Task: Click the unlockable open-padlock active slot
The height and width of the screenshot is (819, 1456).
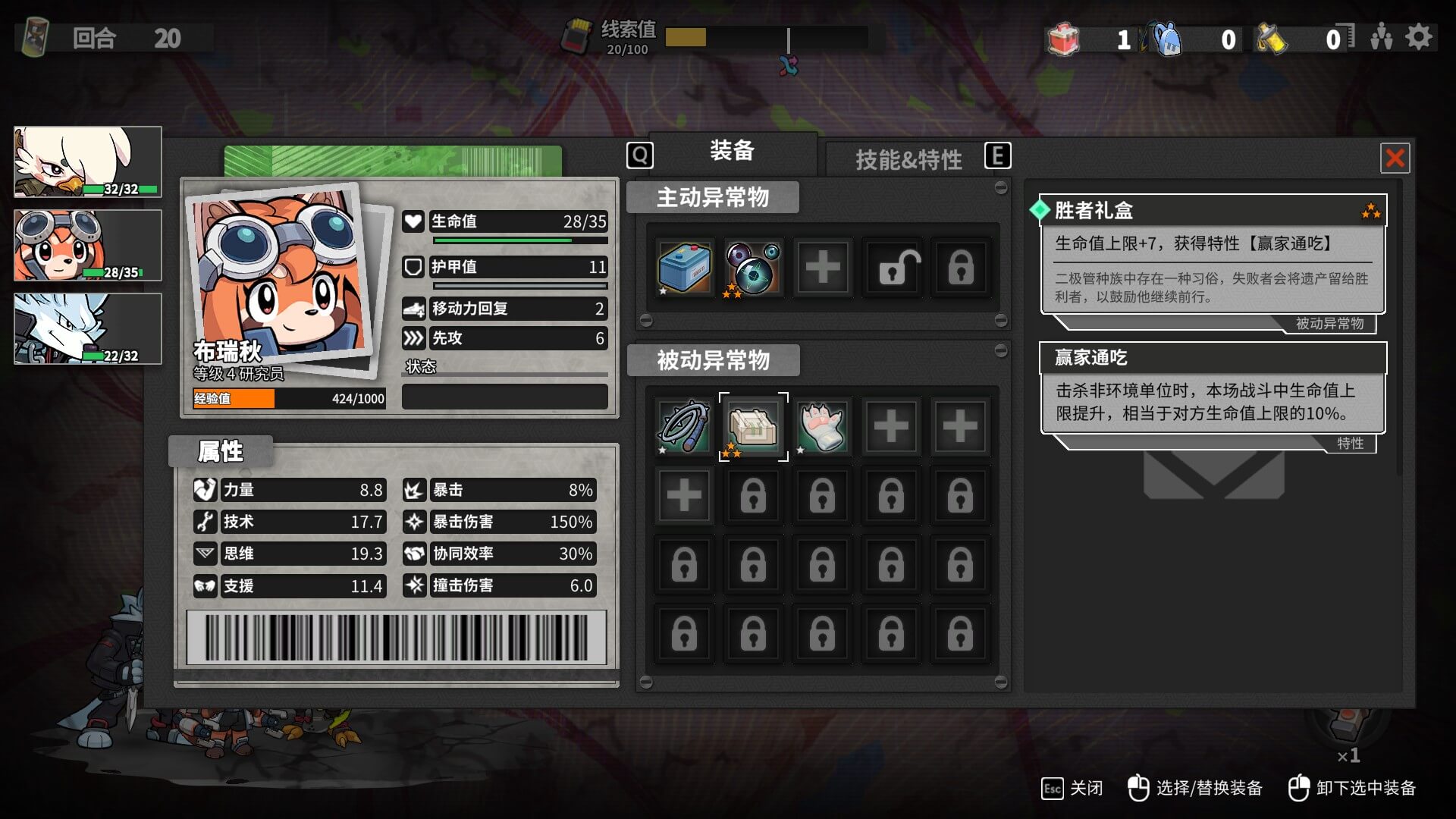Action: [x=892, y=268]
